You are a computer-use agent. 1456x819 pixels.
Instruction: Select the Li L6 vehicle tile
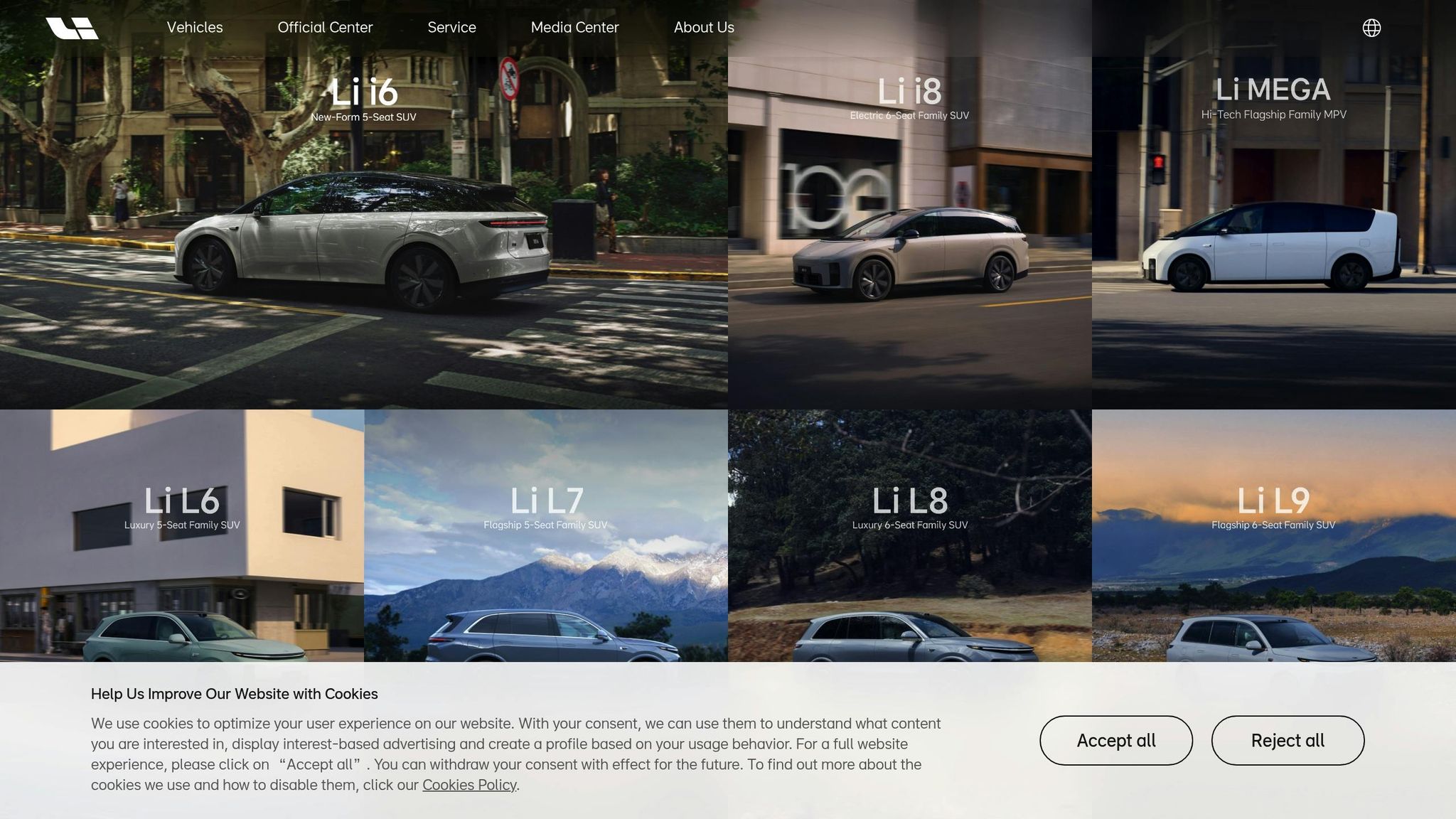coord(182,540)
